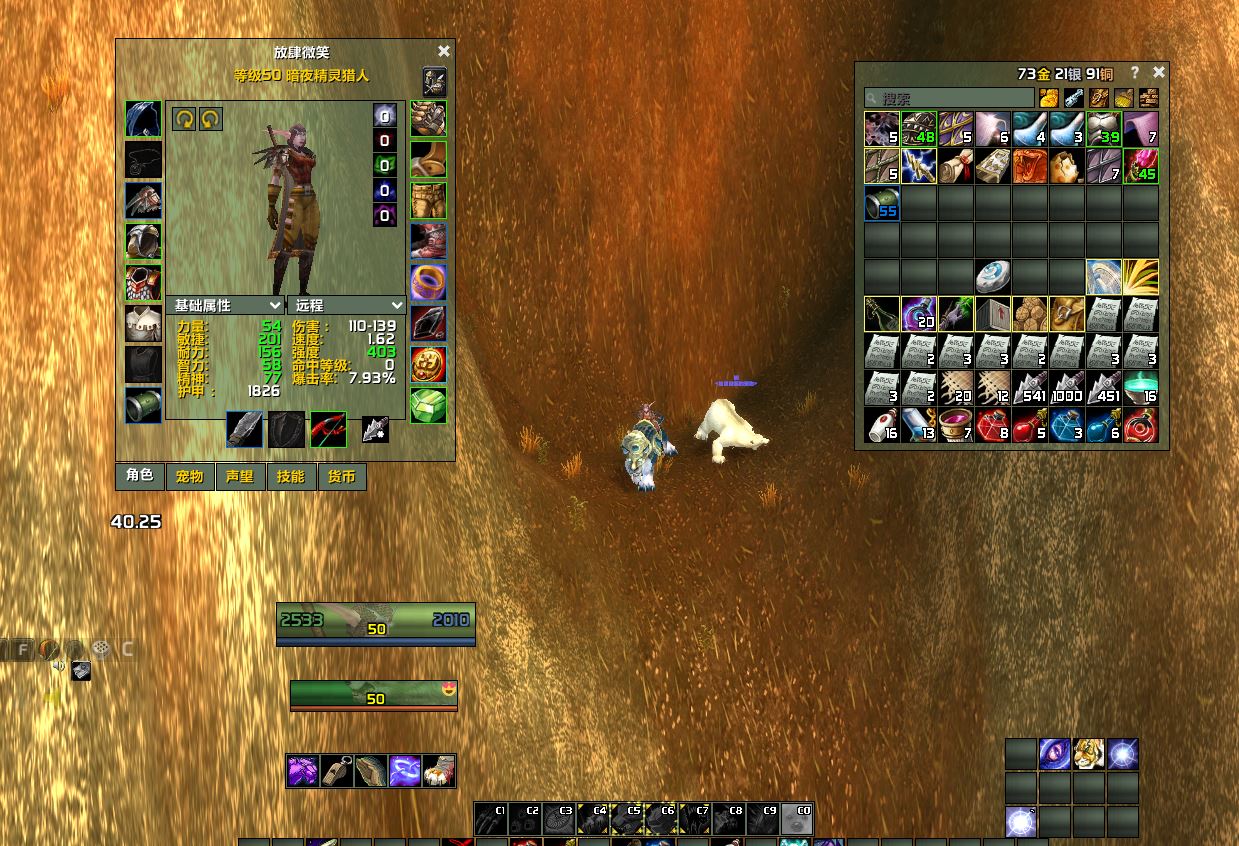1239x846 pixels.
Task: Pick the orange snake icon item
Action: click(x=1030, y=166)
